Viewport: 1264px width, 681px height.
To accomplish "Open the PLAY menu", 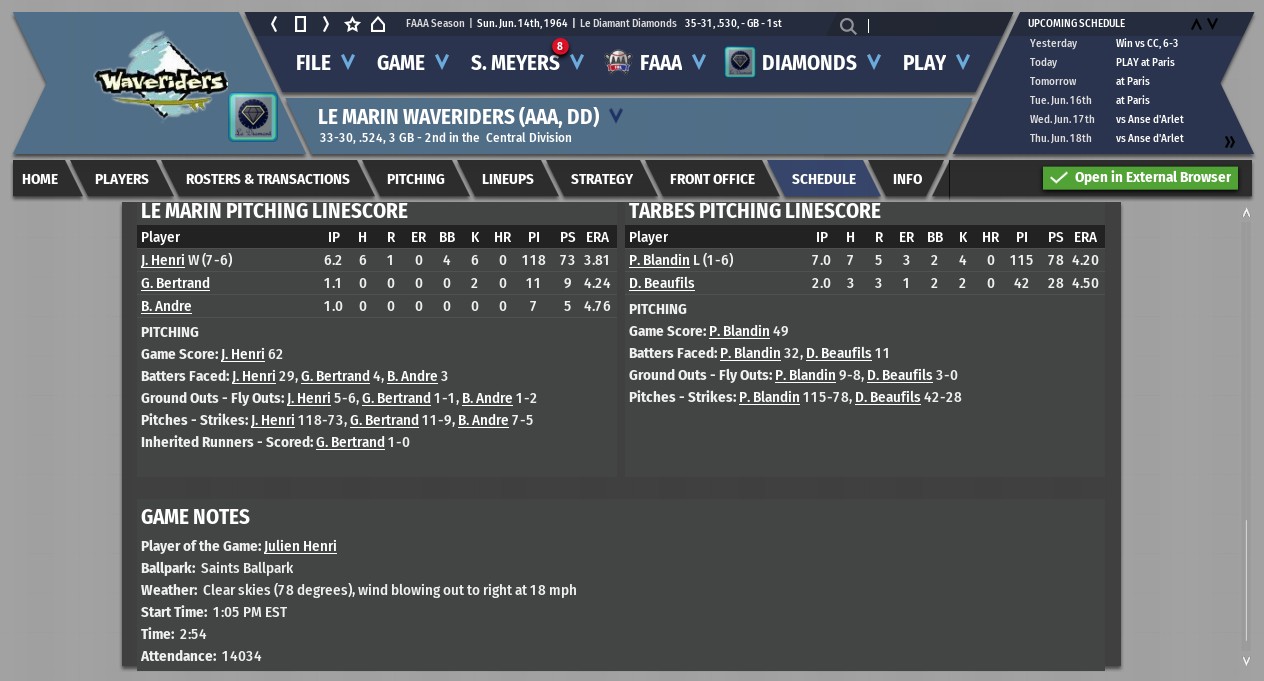I will tap(935, 63).
